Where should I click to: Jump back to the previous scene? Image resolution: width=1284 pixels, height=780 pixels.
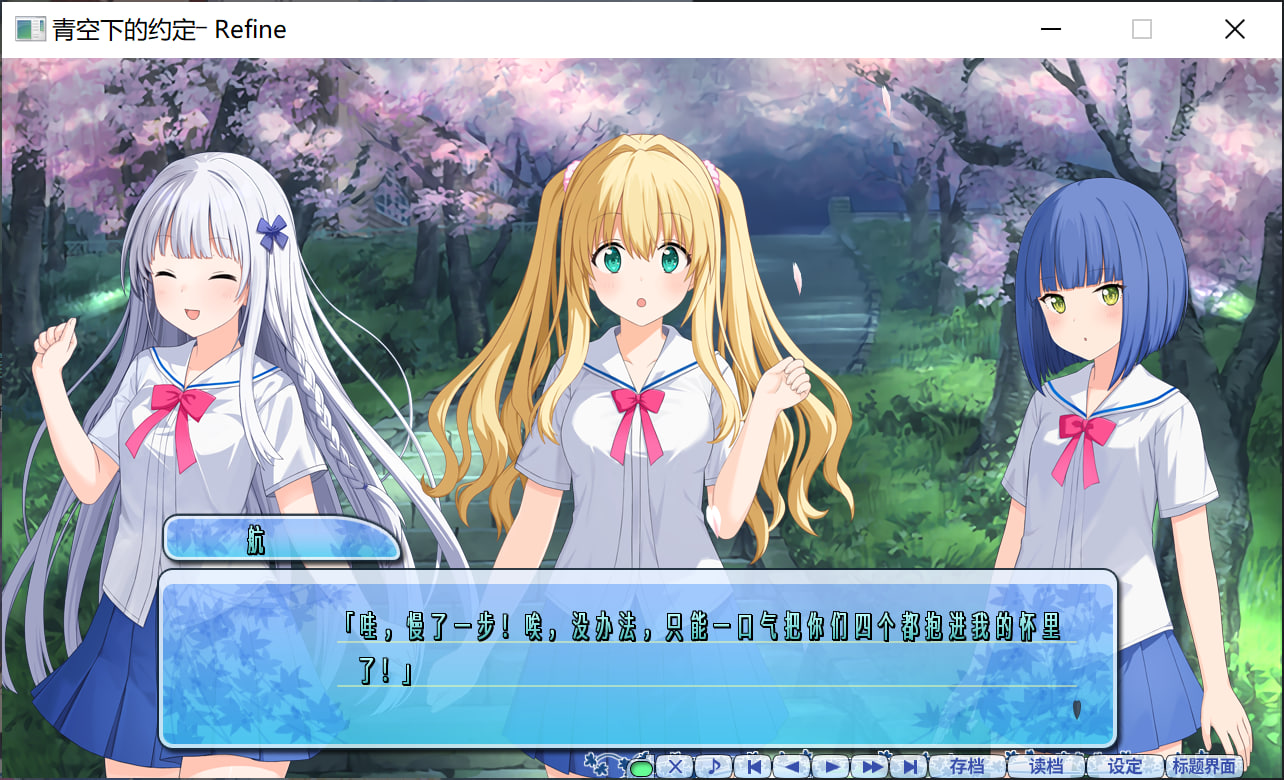pos(753,767)
